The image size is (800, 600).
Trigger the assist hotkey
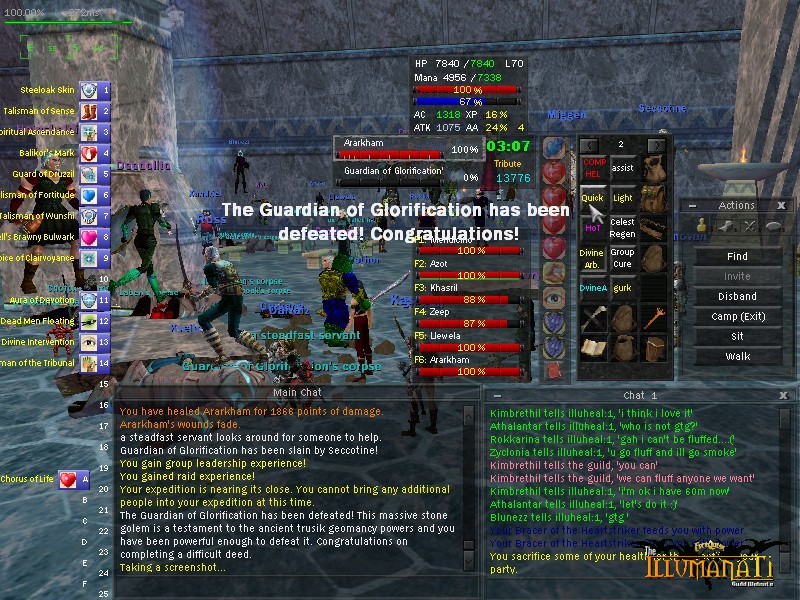click(622, 168)
